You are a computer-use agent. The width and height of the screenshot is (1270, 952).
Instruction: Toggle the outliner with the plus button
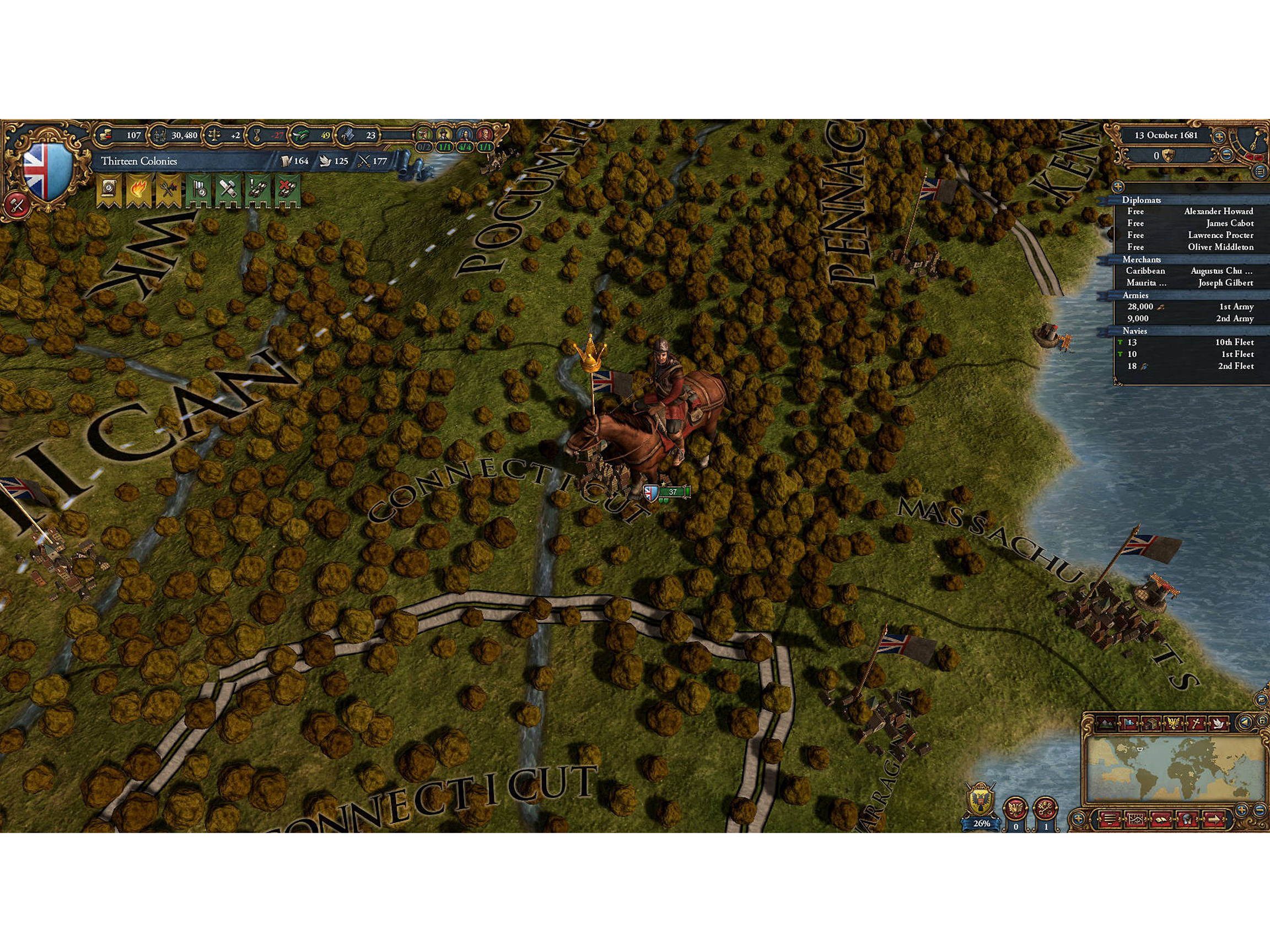click(1117, 188)
